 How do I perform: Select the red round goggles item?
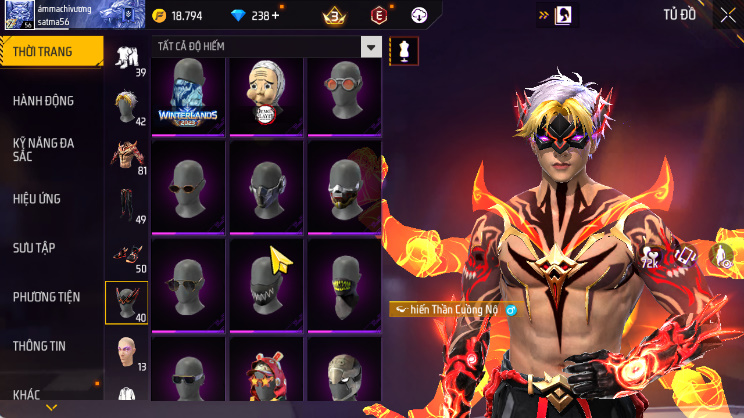[x=345, y=96]
